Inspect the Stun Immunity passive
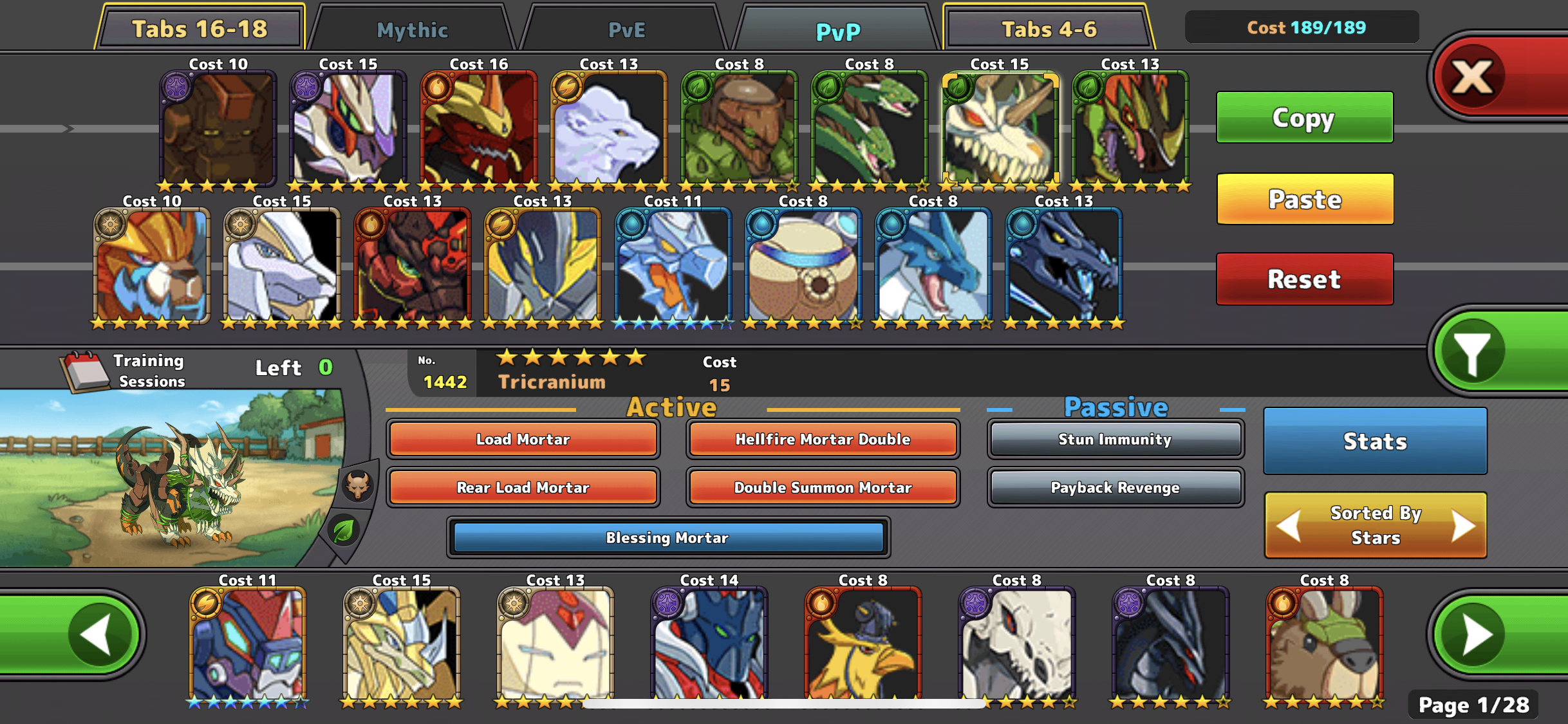Screen dimensions: 1568x724 point(1115,440)
